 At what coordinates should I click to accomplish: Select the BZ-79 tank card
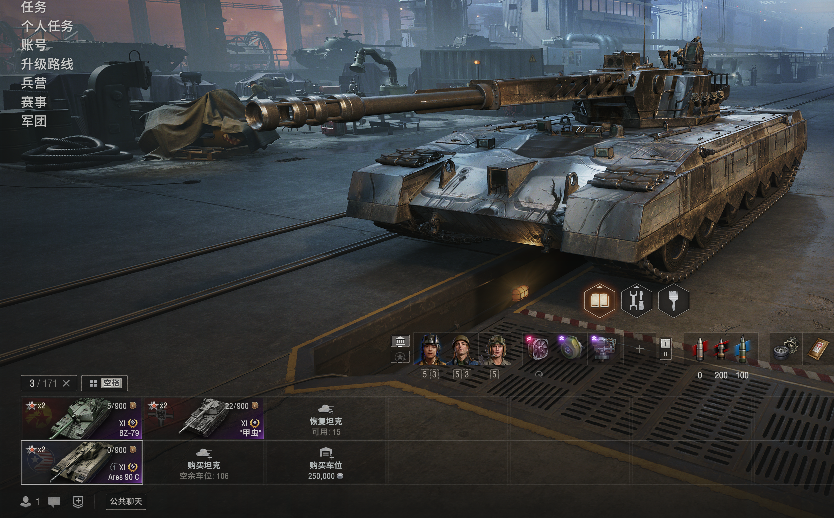(x=82, y=418)
